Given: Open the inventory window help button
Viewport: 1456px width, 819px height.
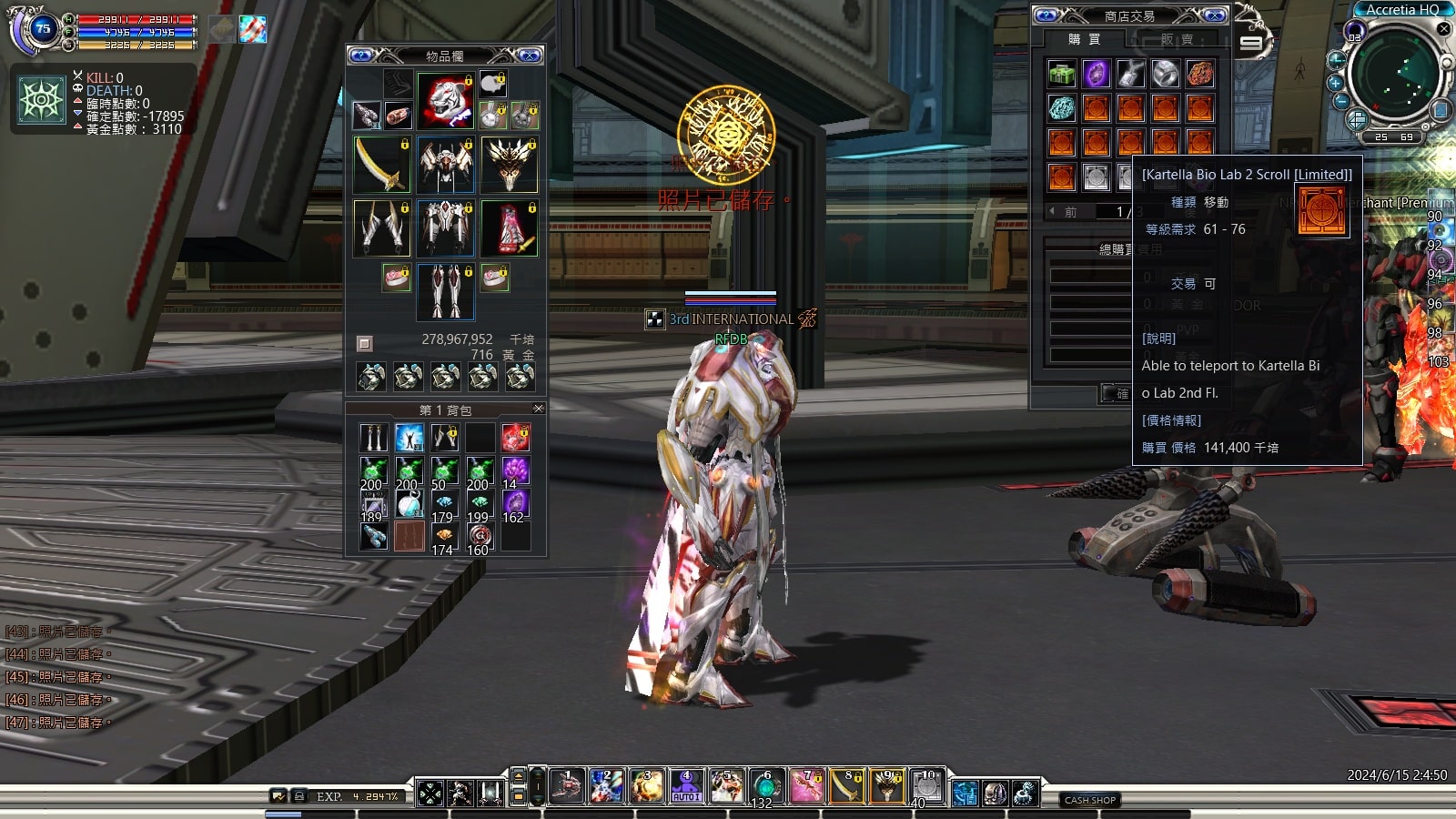Looking at the screenshot, I should tap(361, 56).
